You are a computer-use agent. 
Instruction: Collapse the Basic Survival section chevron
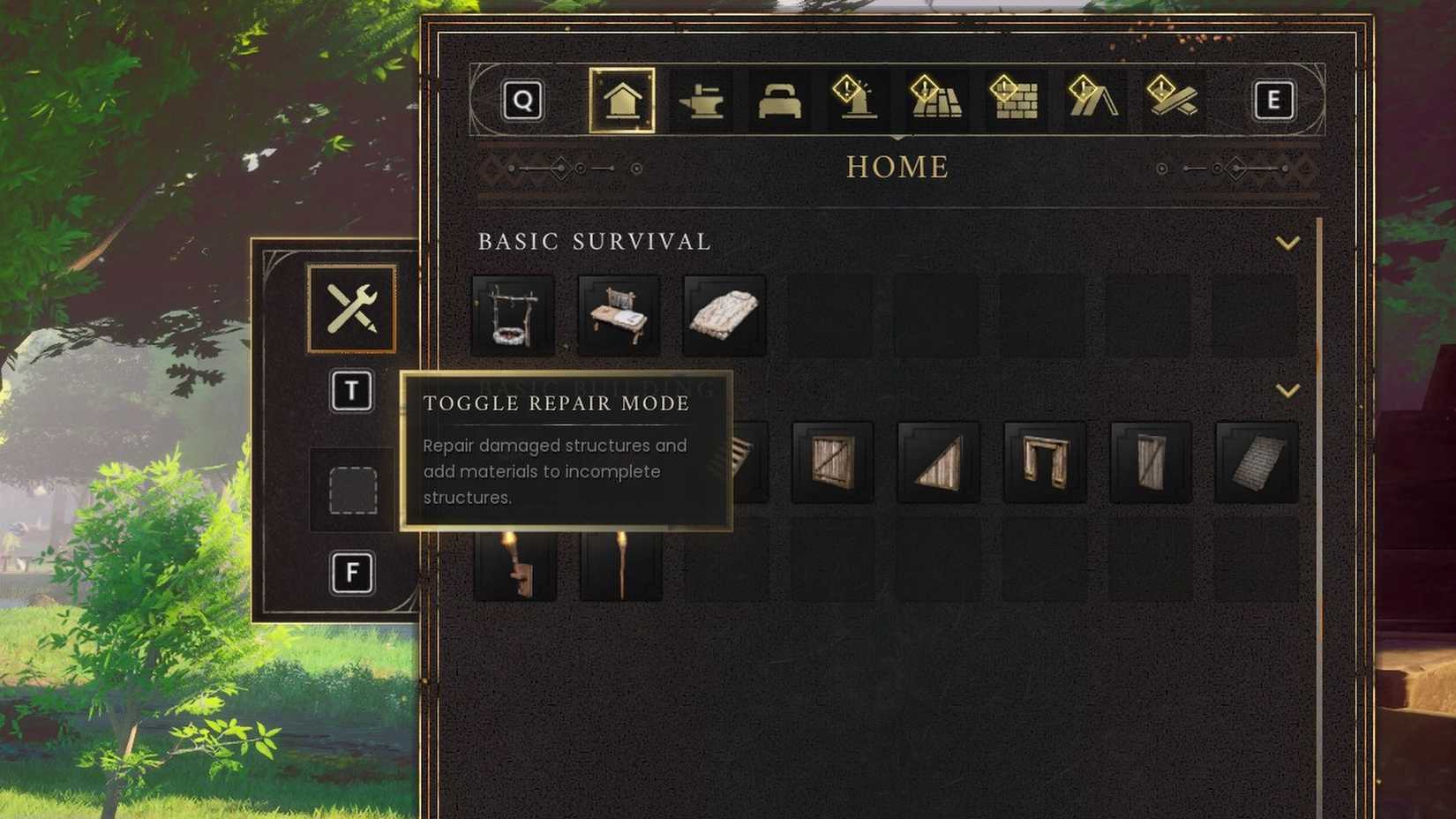[x=1289, y=242]
